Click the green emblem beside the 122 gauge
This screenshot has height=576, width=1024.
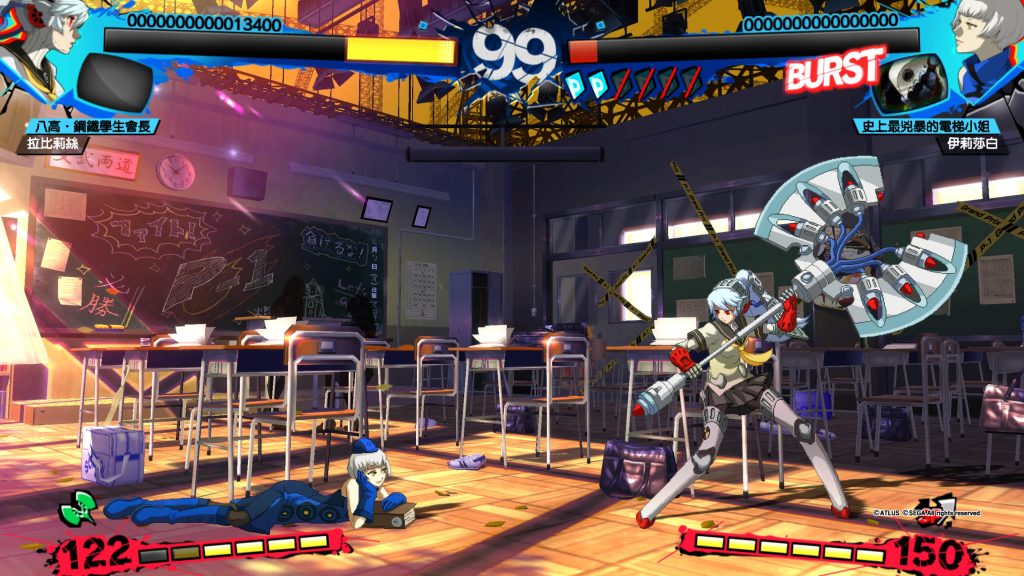click(78, 508)
